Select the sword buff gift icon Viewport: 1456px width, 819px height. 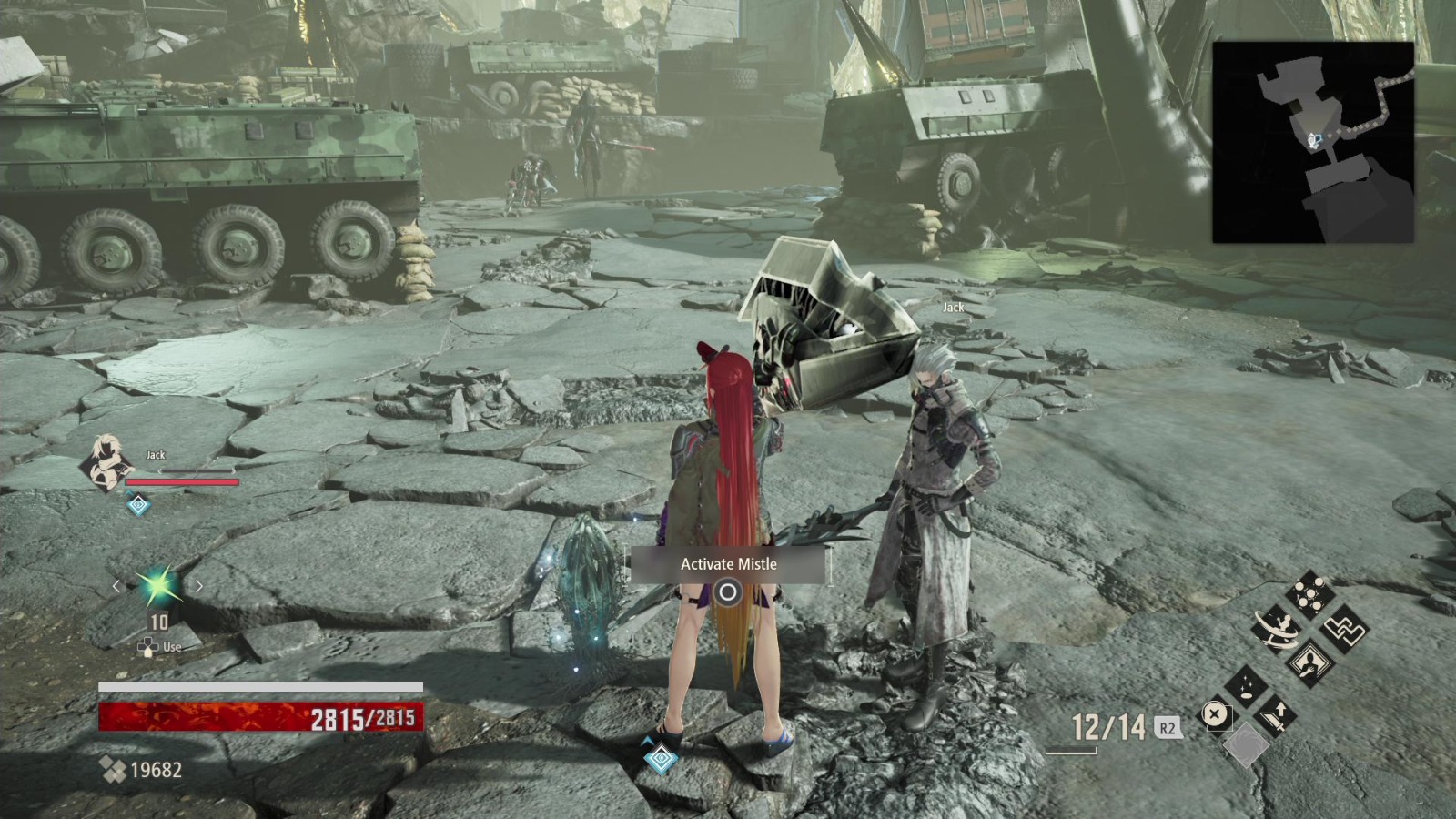click(1277, 715)
